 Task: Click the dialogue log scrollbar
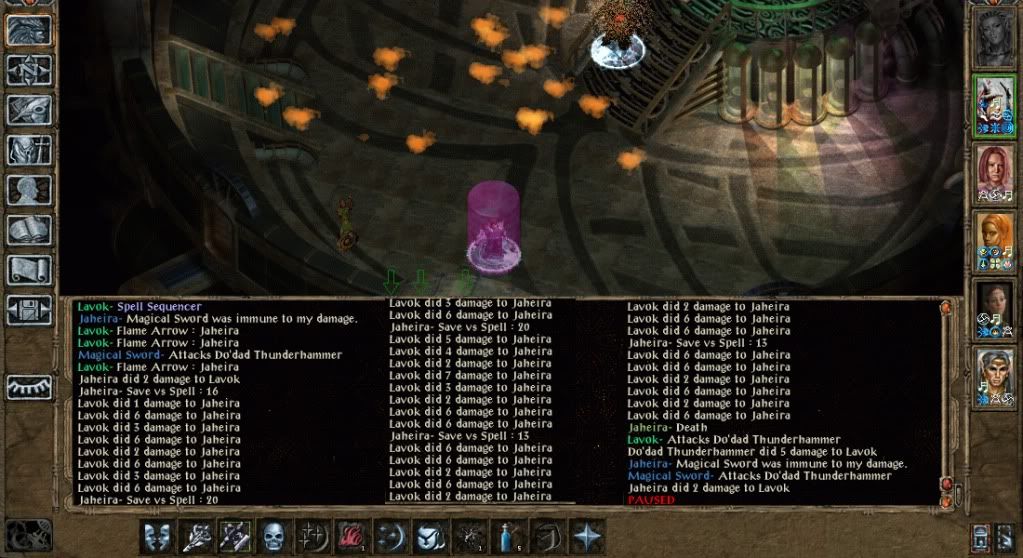pos(945,400)
